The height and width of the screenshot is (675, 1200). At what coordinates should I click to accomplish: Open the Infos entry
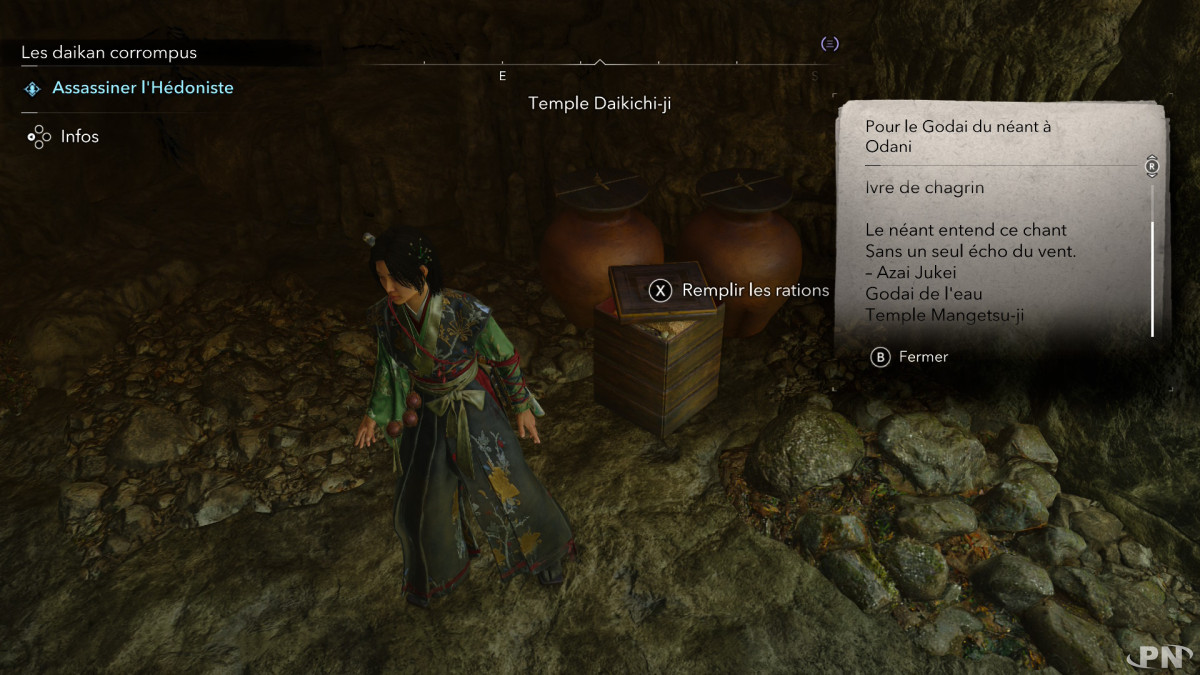coord(79,136)
